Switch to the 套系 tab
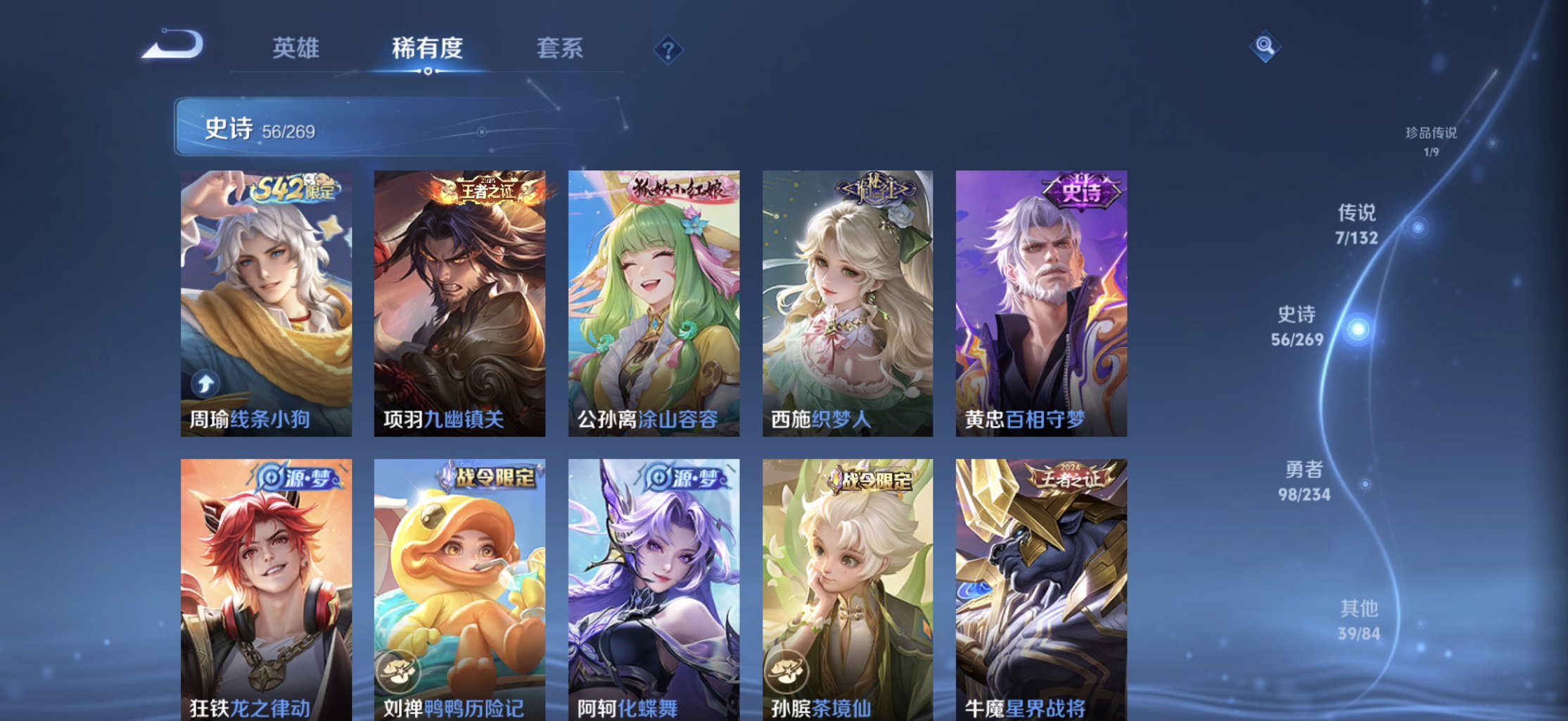The height and width of the screenshot is (721, 1568). tap(560, 49)
